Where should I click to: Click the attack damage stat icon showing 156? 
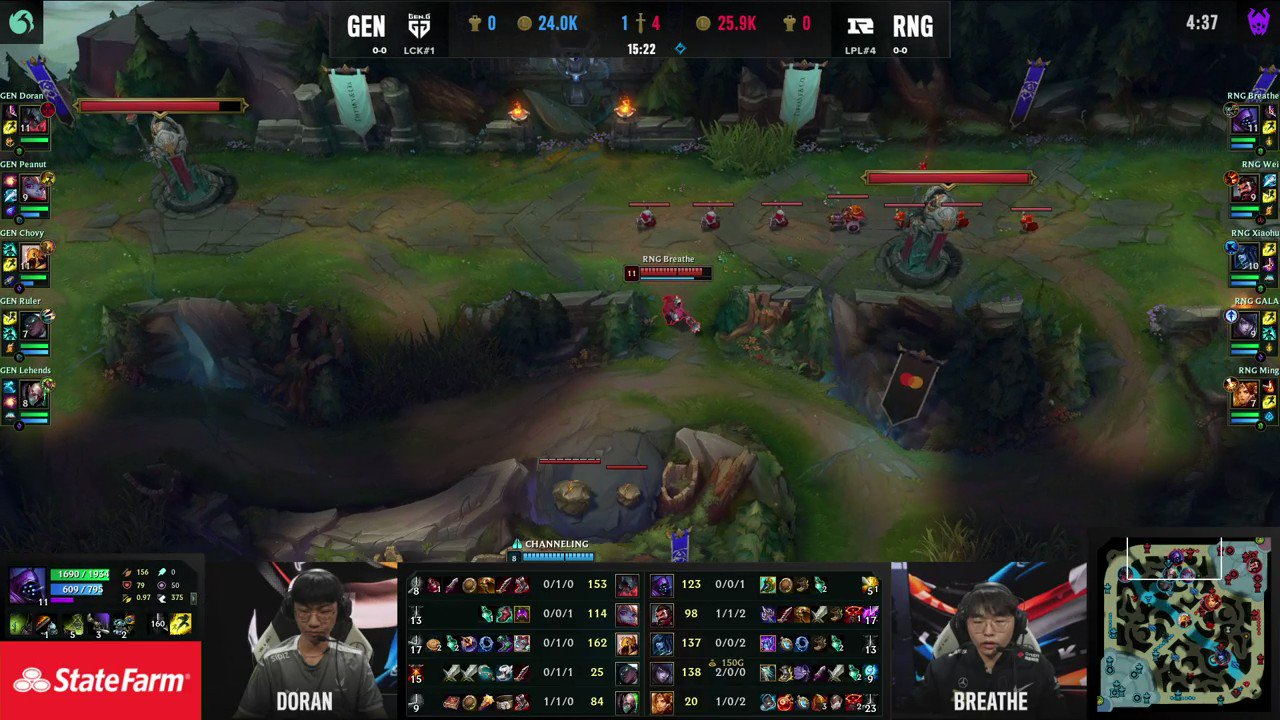click(127, 572)
